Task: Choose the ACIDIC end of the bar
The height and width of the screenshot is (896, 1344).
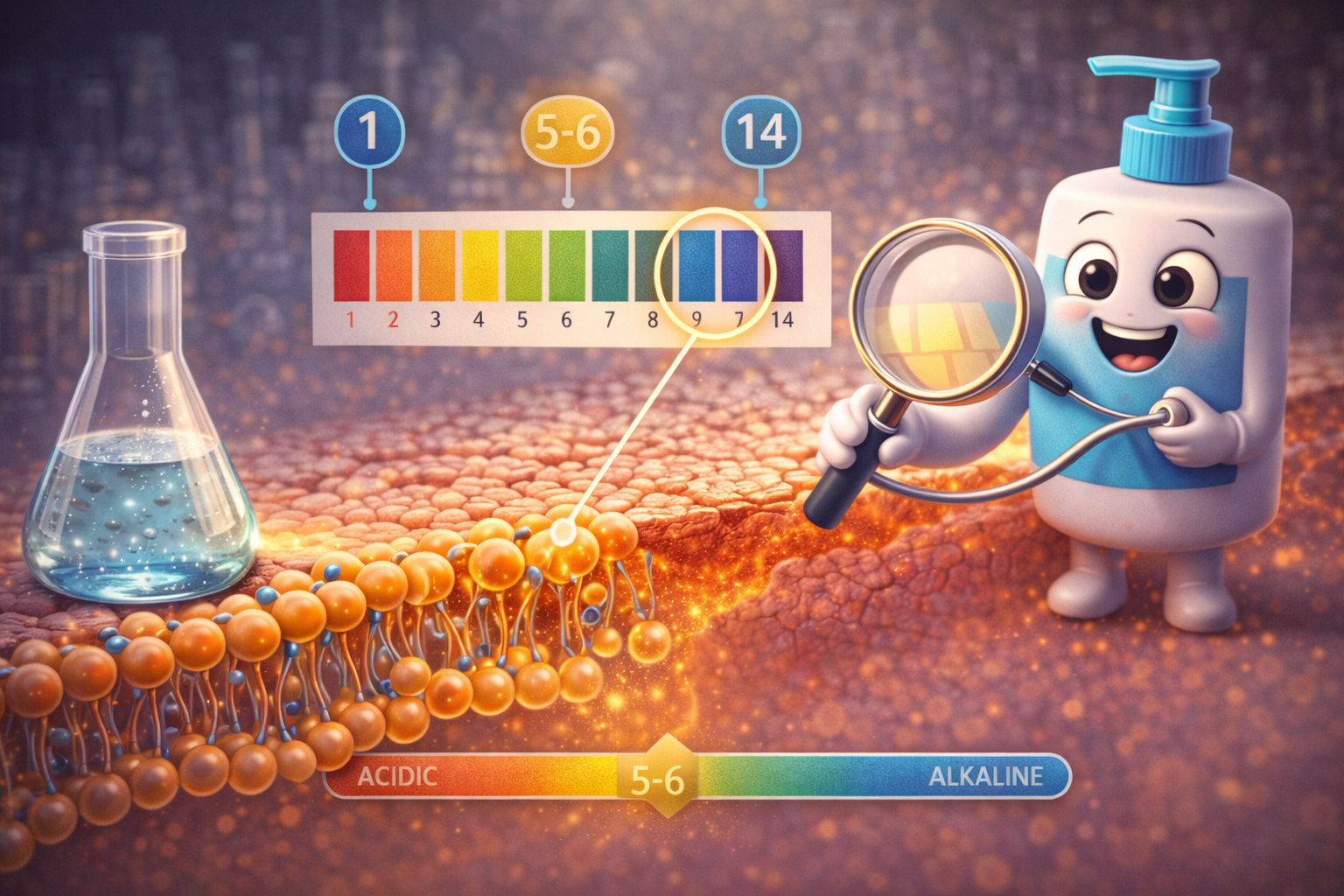Action: (x=397, y=776)
